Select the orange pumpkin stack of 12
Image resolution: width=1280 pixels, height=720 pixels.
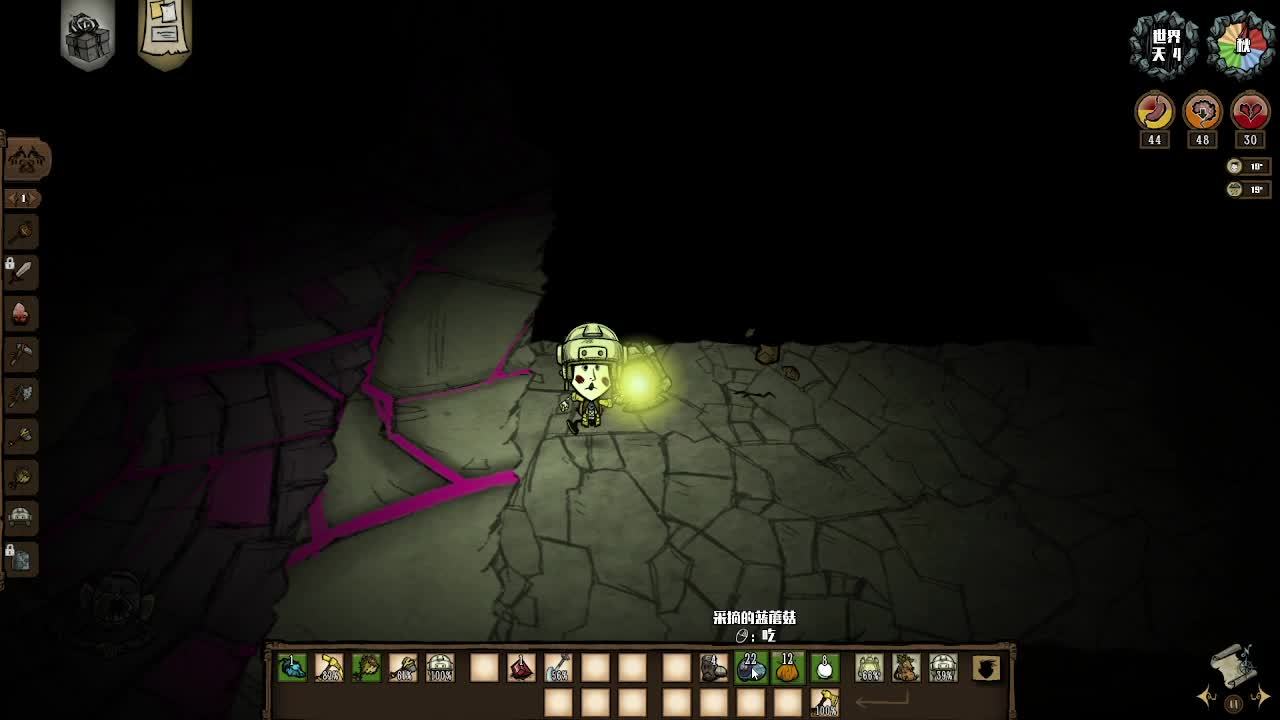point(788,668)
